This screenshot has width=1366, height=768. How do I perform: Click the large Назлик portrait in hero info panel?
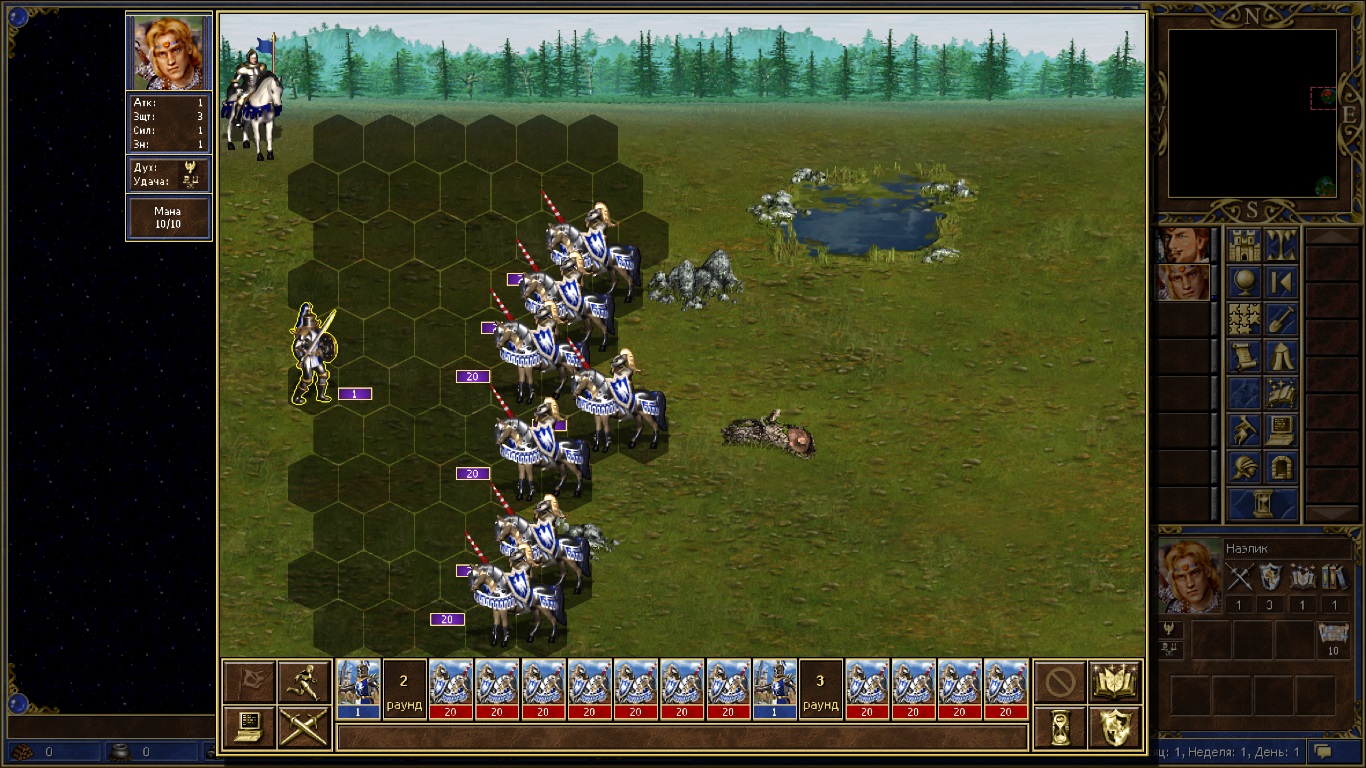(1189, 575)
